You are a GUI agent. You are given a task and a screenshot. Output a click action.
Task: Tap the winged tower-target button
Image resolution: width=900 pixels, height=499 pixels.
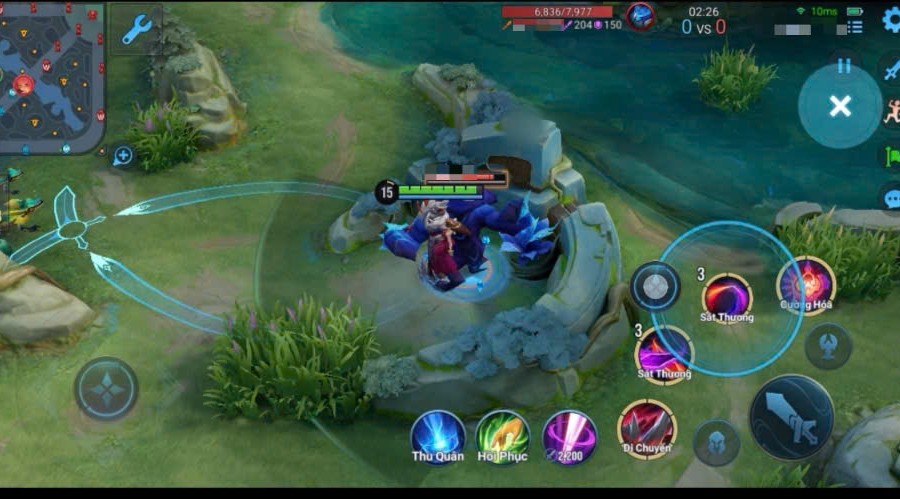click(828, 346)
